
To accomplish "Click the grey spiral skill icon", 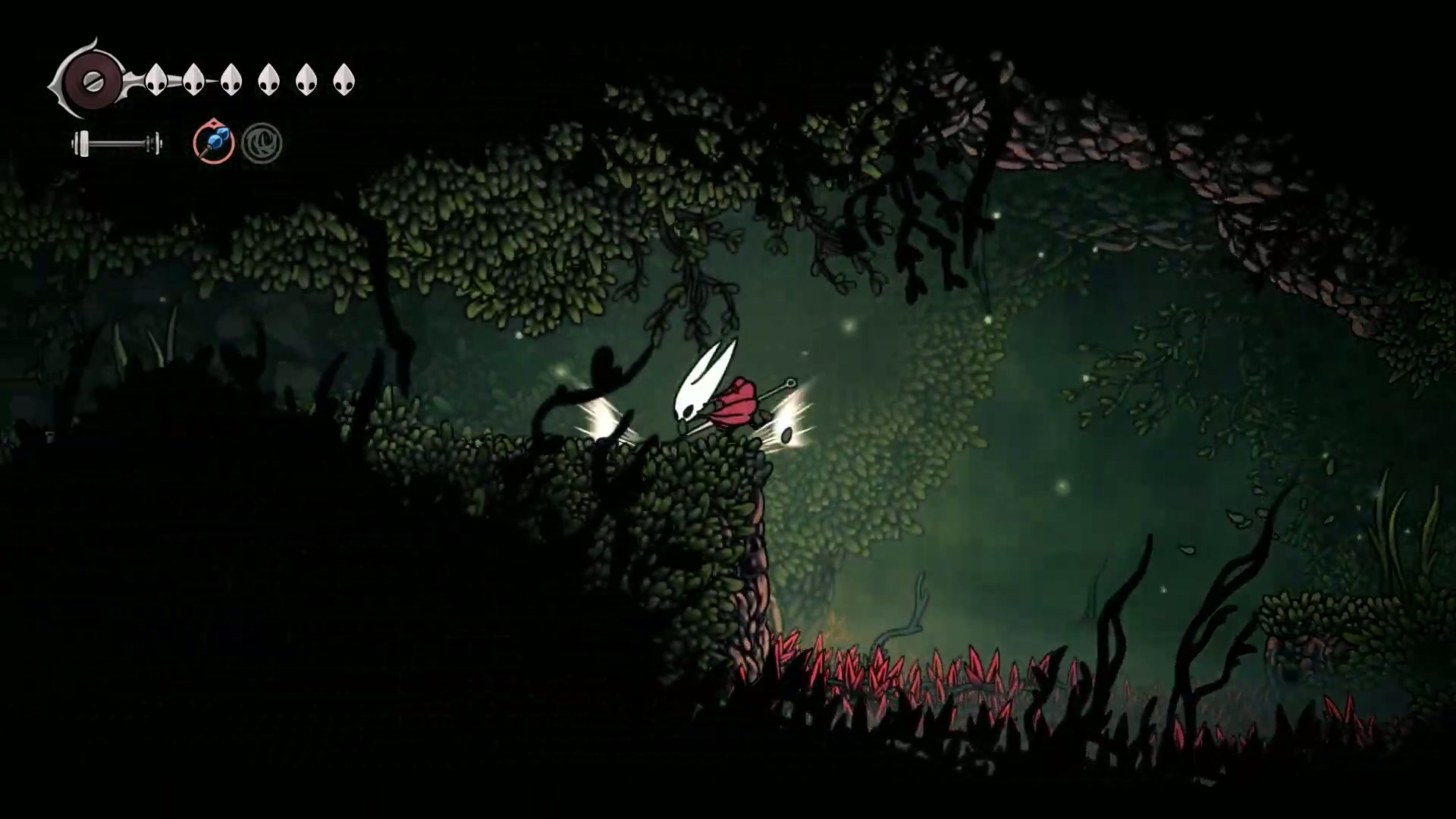I will coord(262,143).
